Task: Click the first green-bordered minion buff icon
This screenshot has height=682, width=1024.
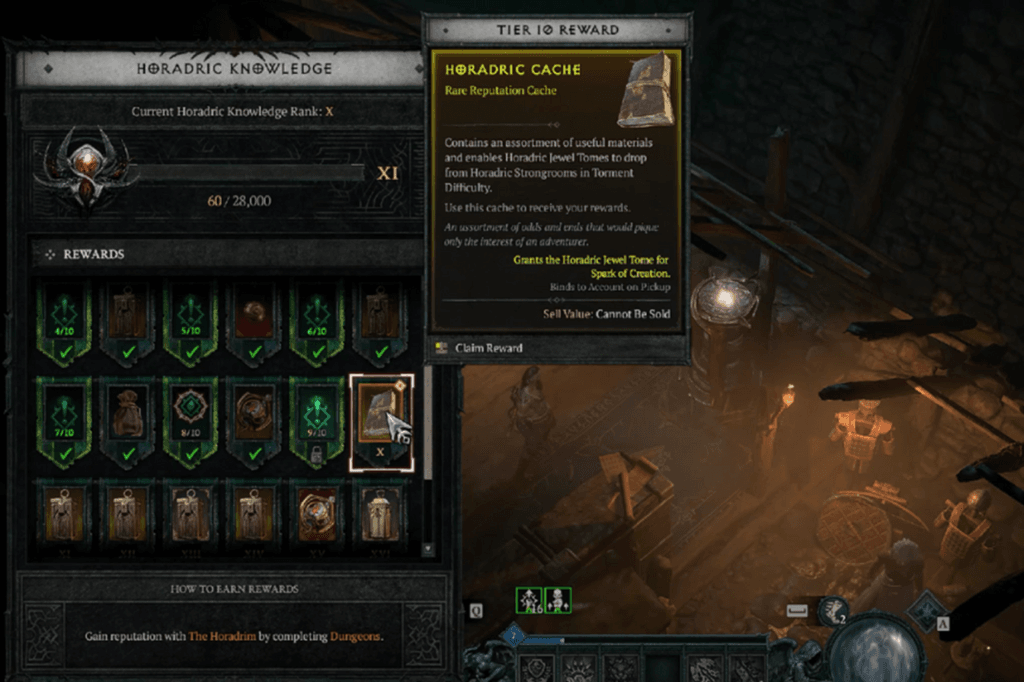Action: pos(527,600)
